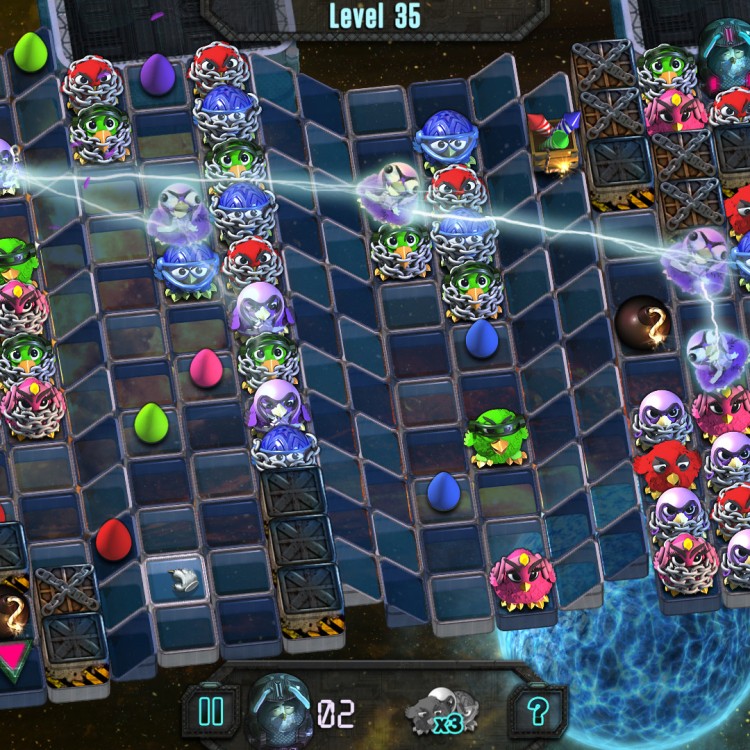Screen dimensions: 750x750
Task: Open the question mark help button
Action: pyautogui.click(x=538, y=711)
